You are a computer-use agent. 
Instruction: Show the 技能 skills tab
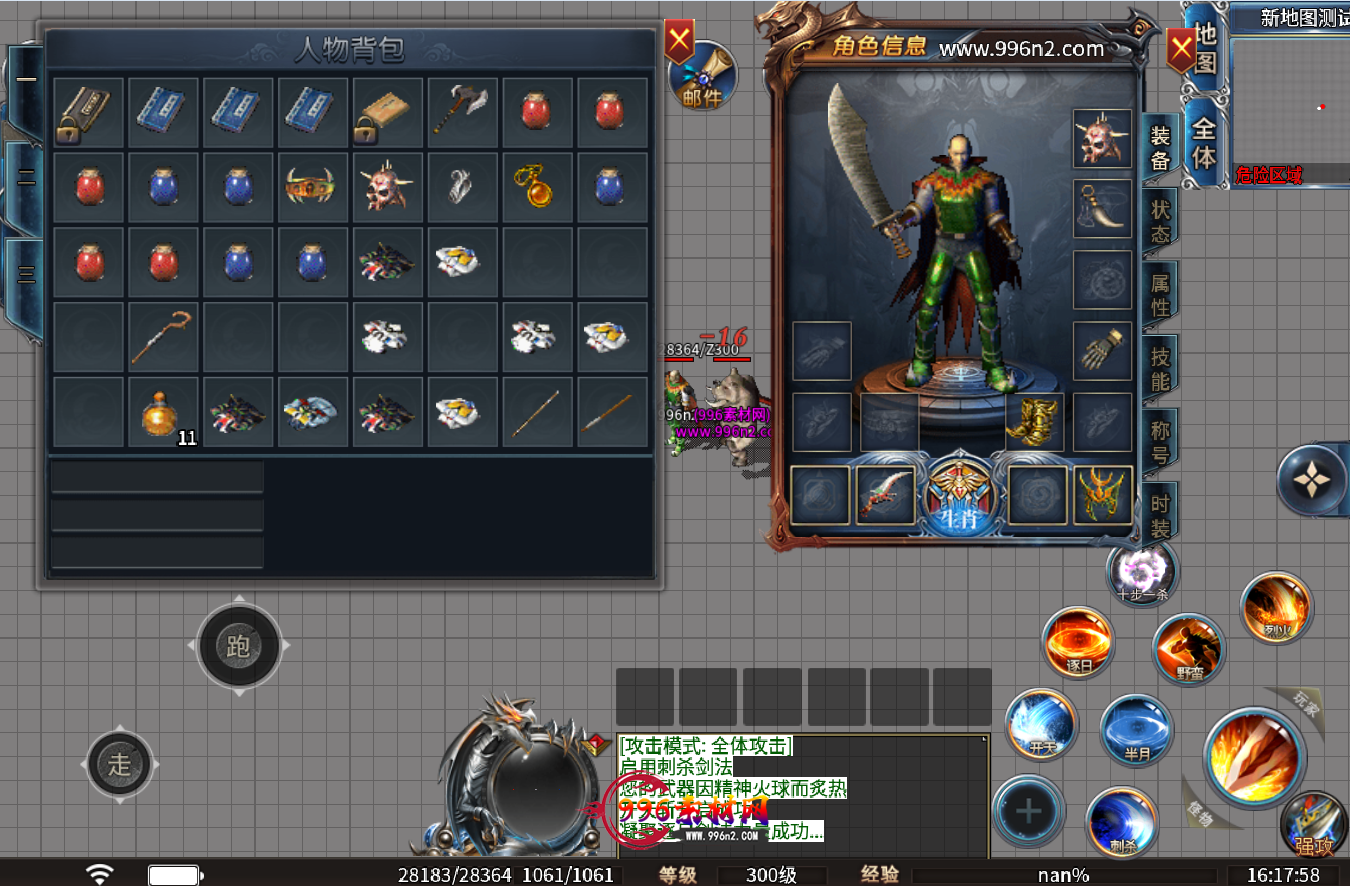pyautogui.click(x=1160, y=369)
